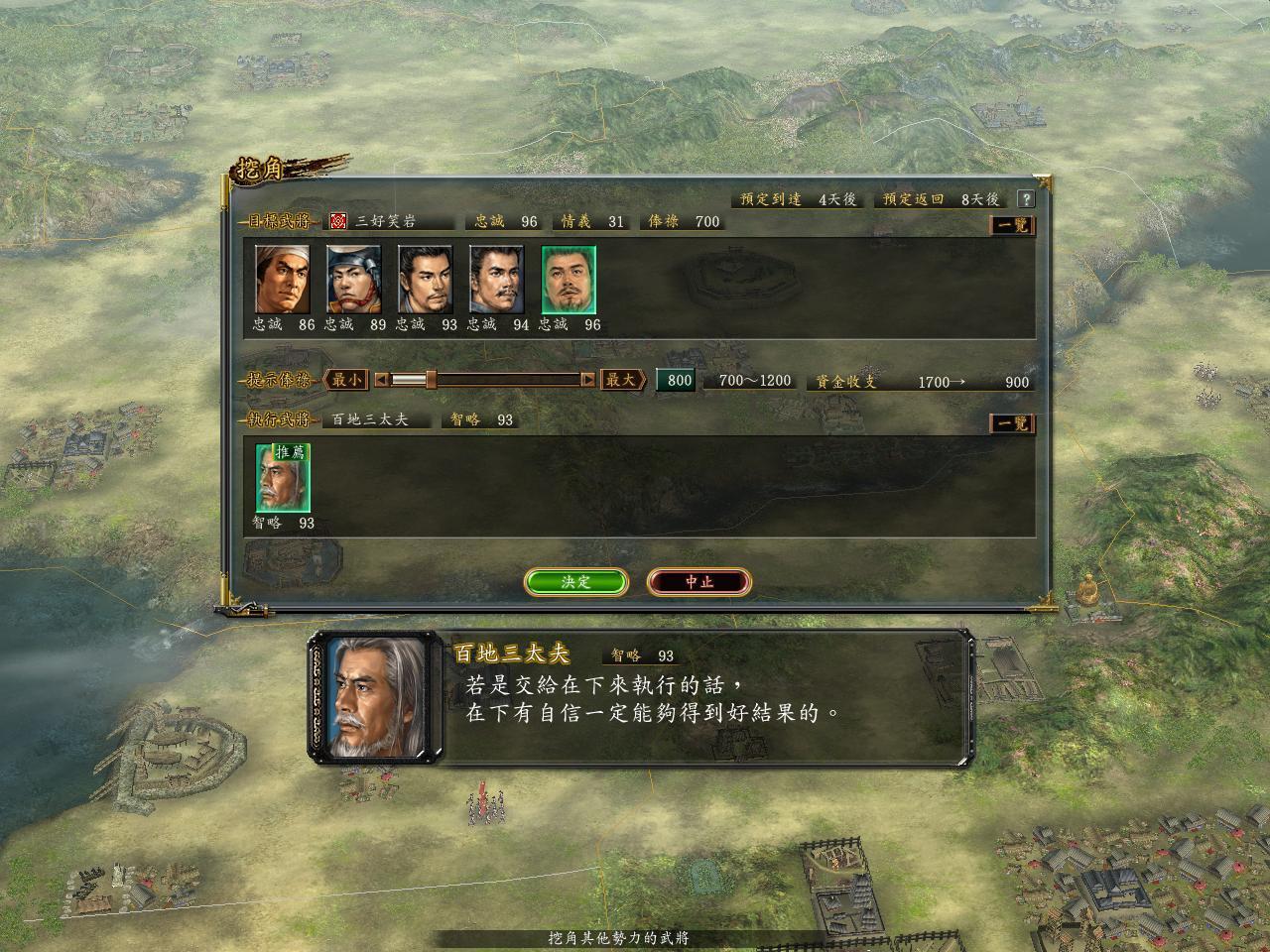Confirm with the green 決定 button
Screen dimensions: 1270x952
pyautogui.click(x=575, y=582)
